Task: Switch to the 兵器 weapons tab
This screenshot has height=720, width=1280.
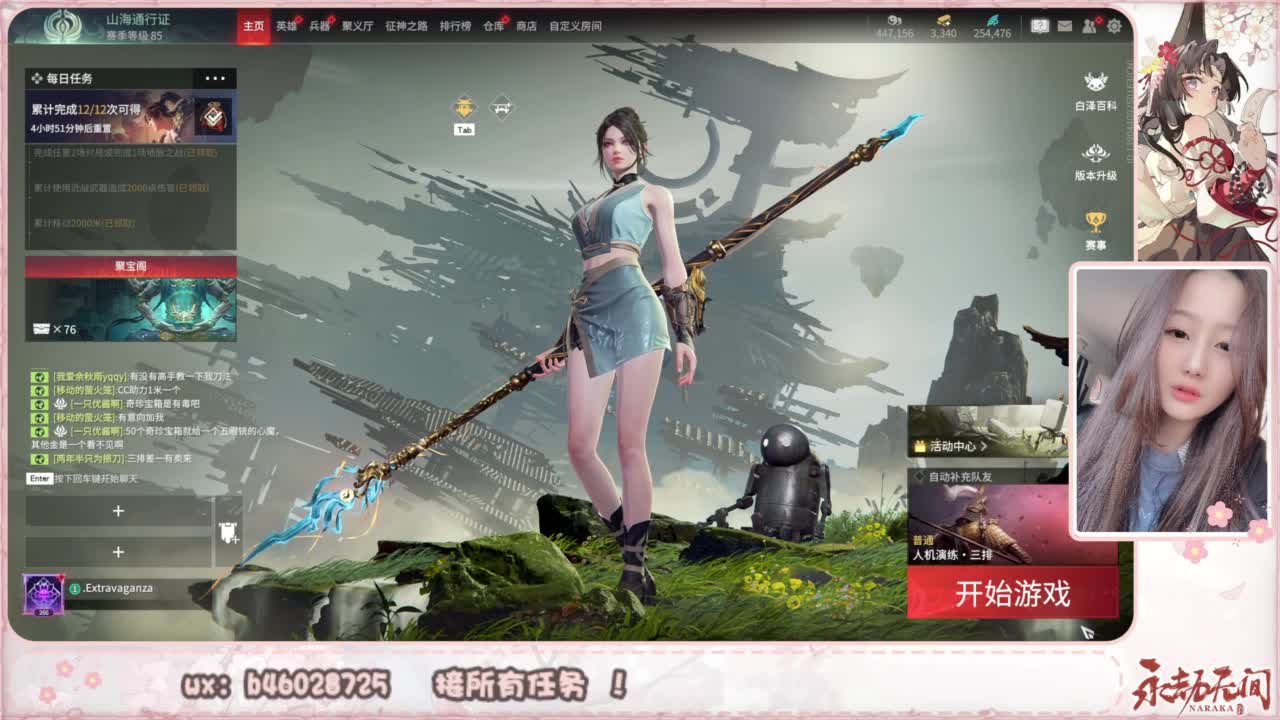Action: point(320,27)
